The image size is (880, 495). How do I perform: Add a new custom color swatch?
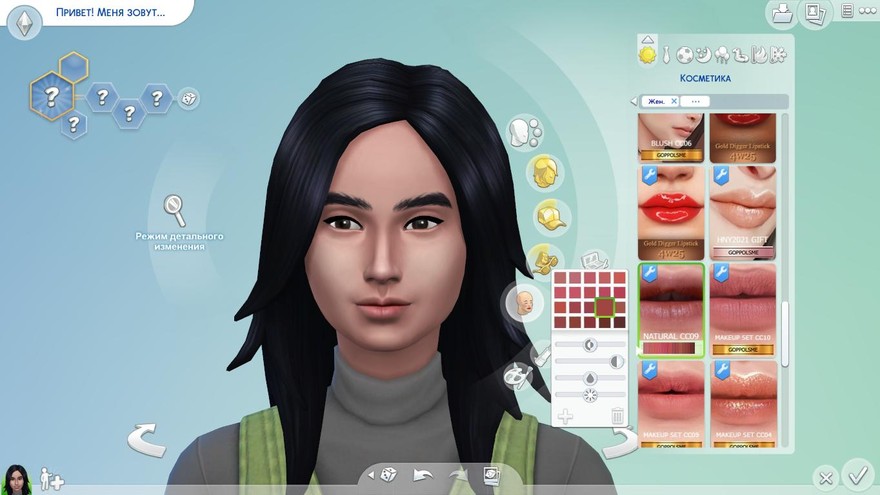[x=565, y=416]
